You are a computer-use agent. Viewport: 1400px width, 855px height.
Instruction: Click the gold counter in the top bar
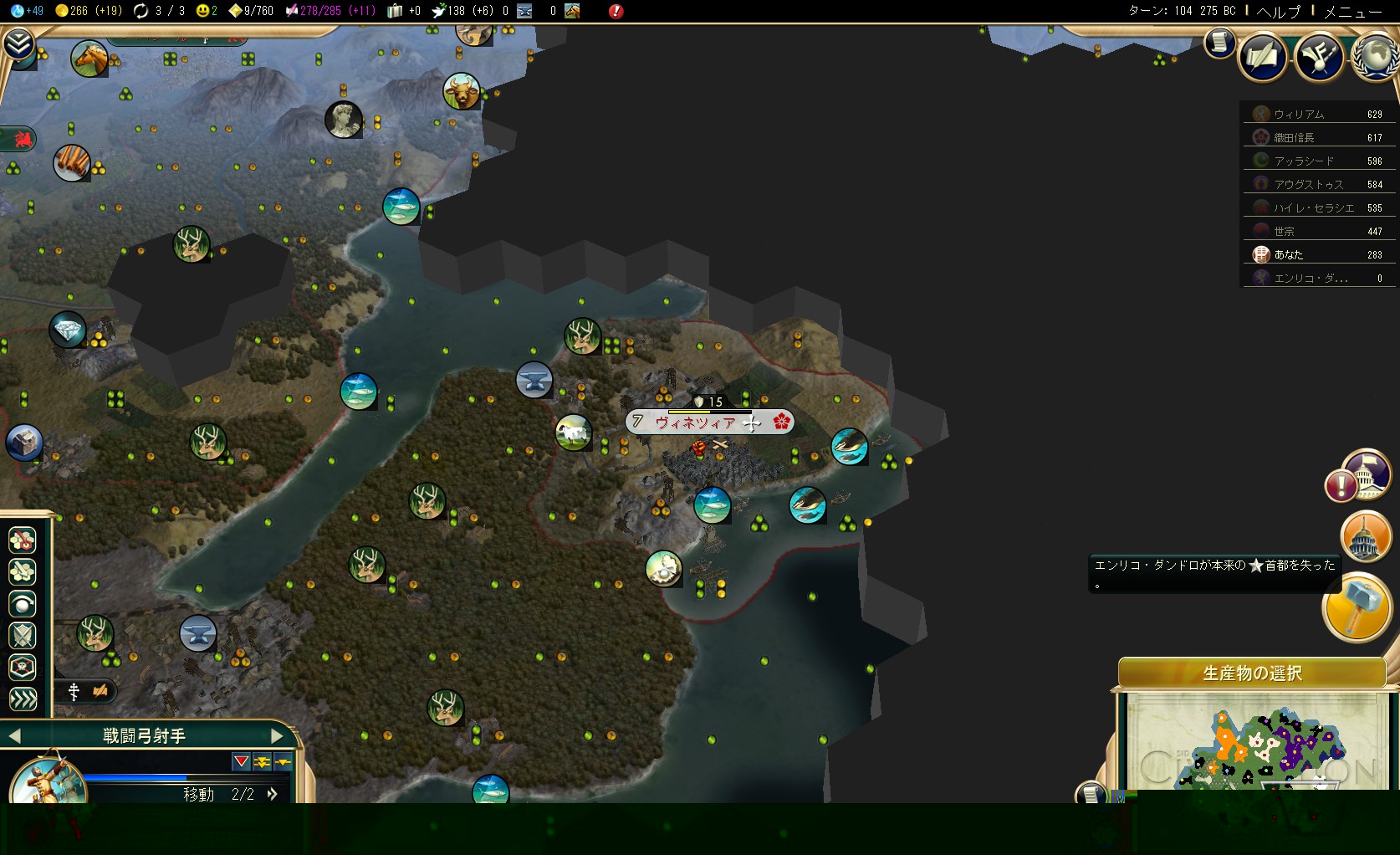pyautogui.click(x=88, y=11)
